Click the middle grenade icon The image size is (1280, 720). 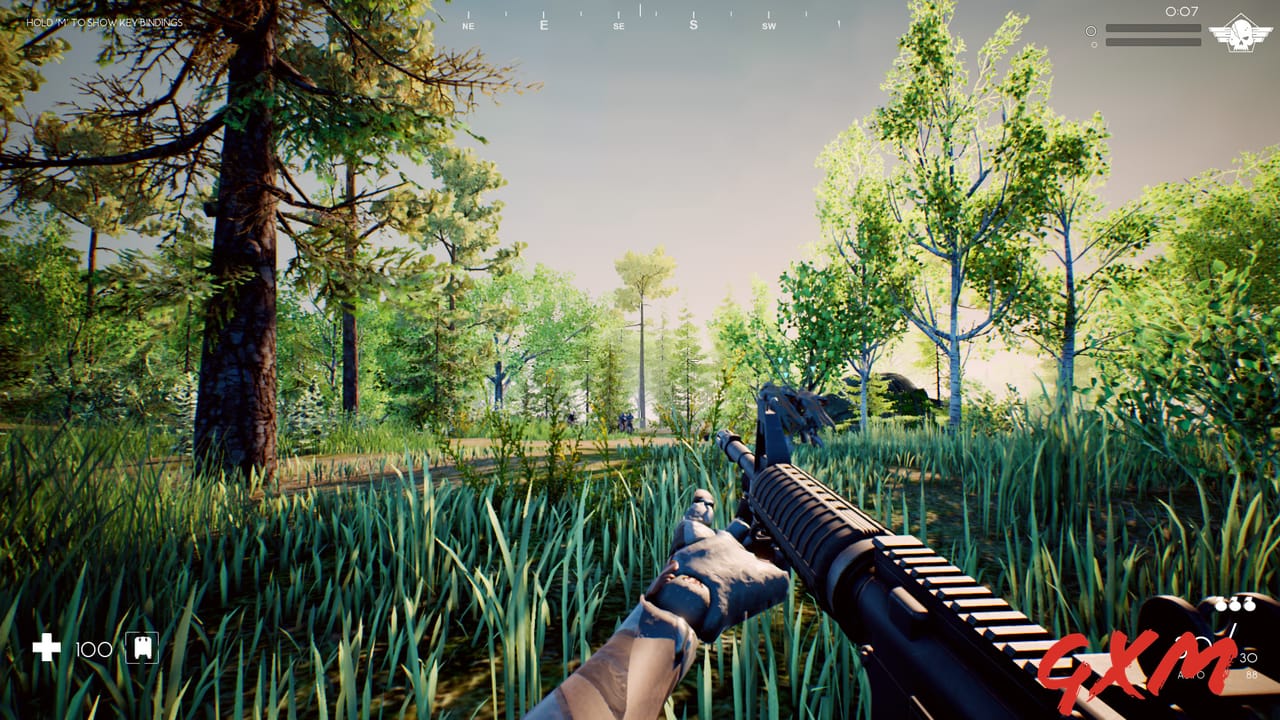(x=1235, y=605)
